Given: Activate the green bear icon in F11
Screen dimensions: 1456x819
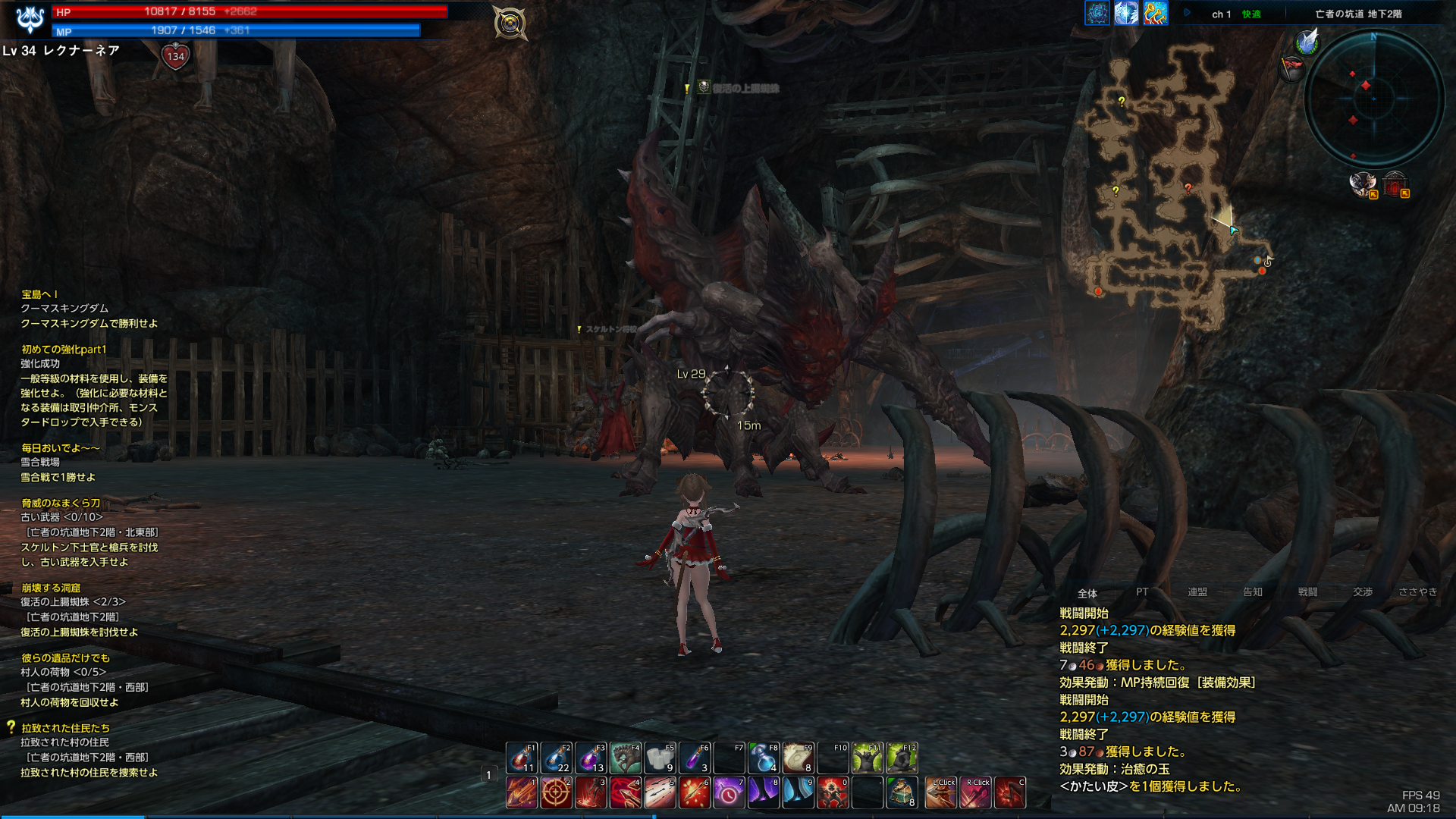Looking at the screenshot, I should pyautogui.click(x=867, y=758).
